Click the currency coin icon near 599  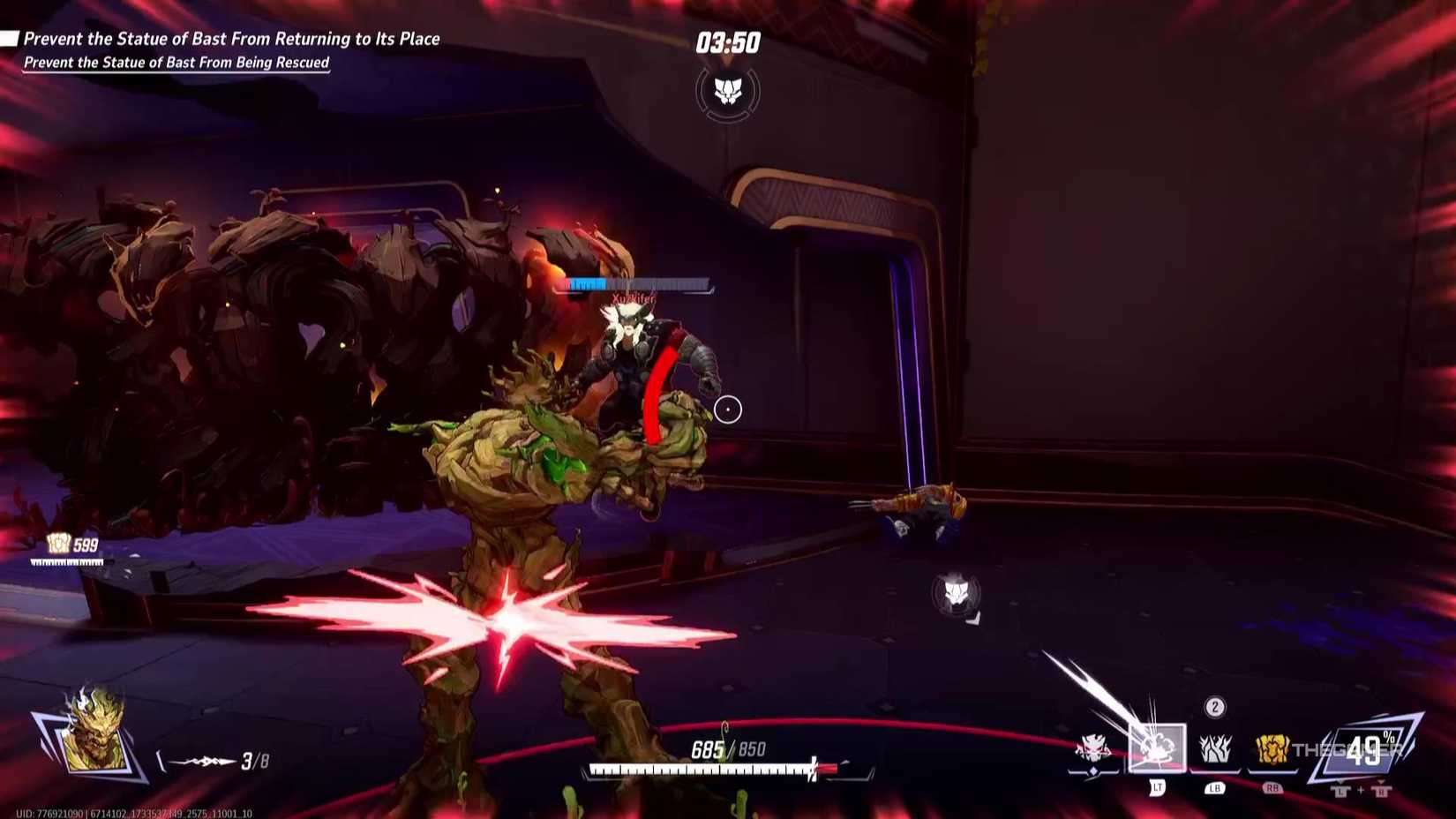coord(57,545)
